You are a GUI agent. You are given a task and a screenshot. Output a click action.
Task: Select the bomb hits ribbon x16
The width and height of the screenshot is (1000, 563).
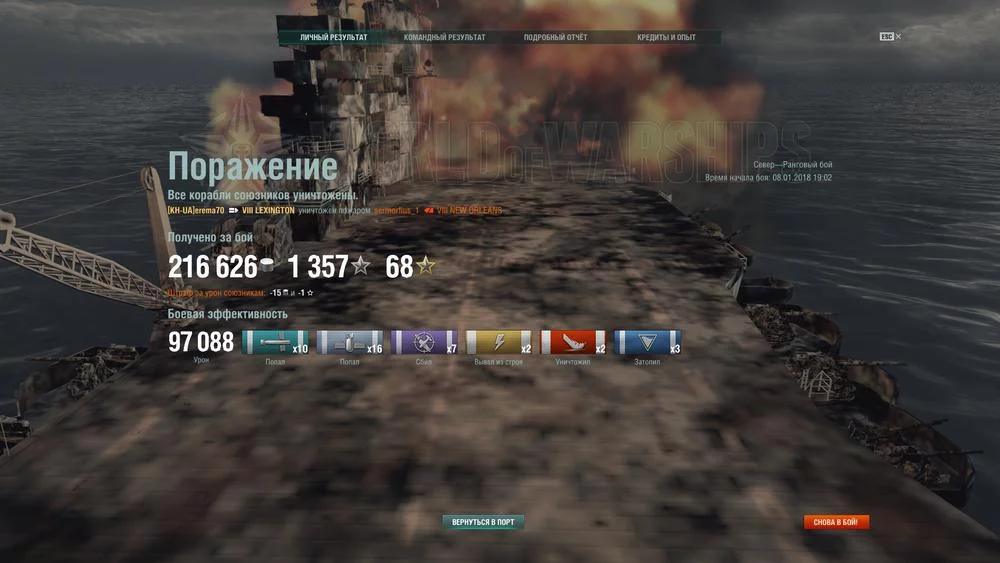click(x=349, y=343)
